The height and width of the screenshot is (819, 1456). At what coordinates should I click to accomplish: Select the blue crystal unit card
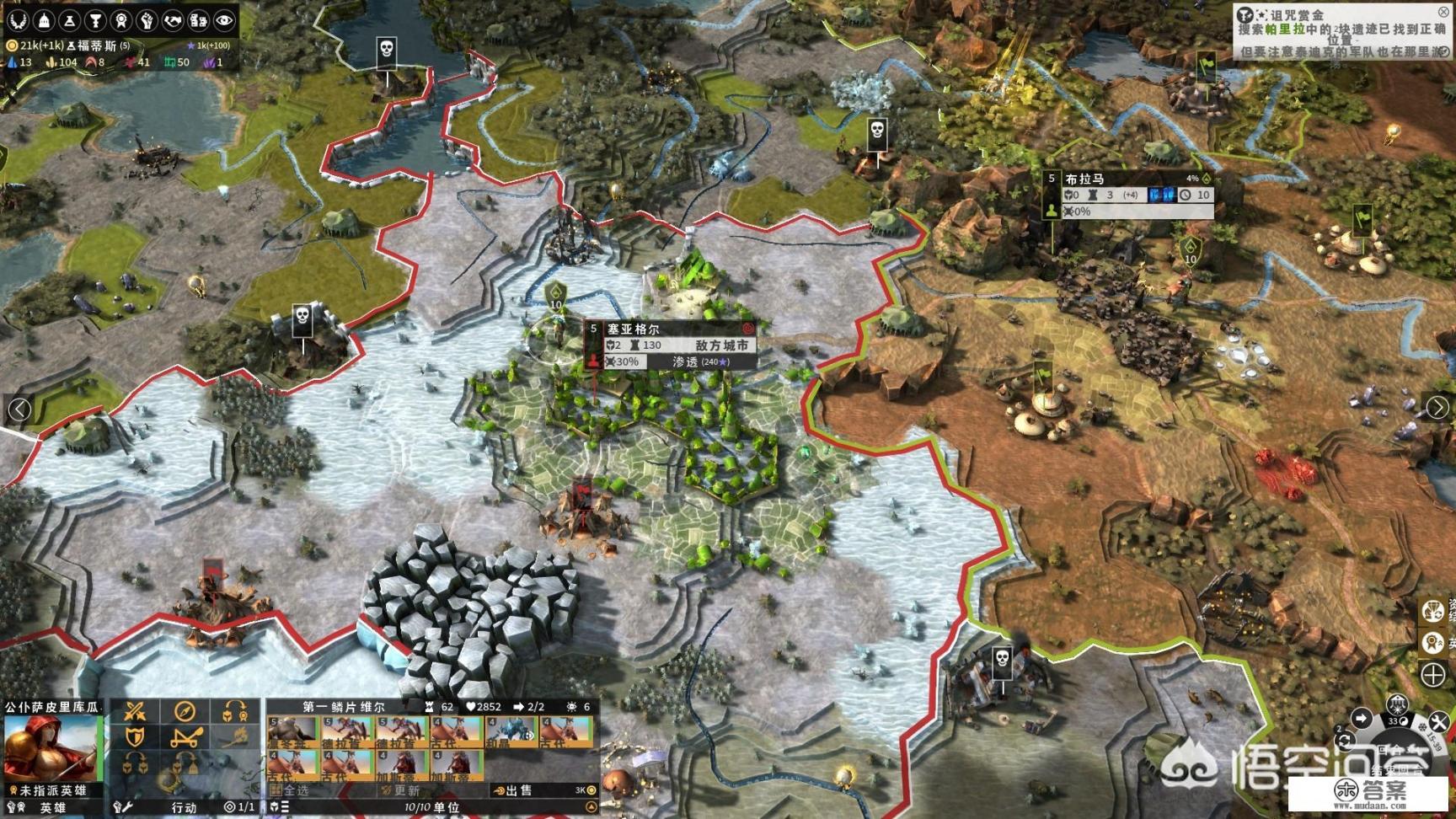[x=511, y=731]
